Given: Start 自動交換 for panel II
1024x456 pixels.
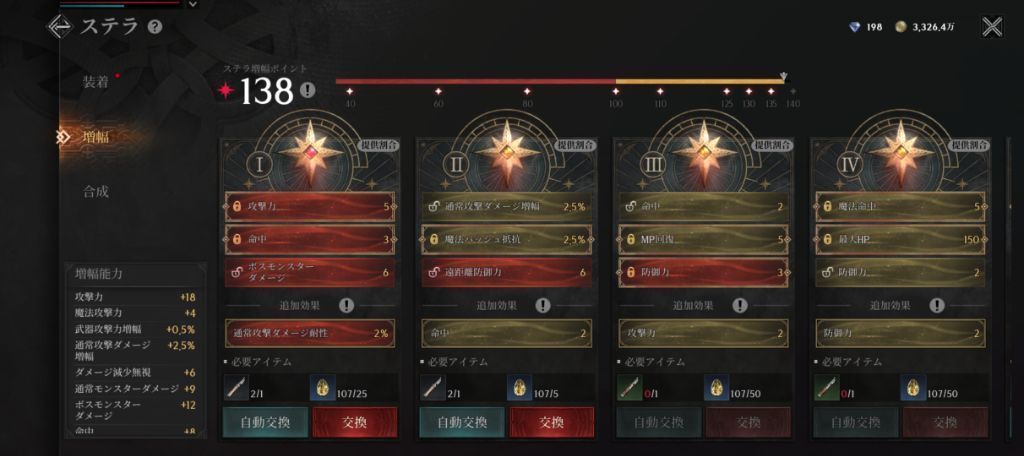Looking at the screenshot, I should pyautogui.click(x=462, y=422).
